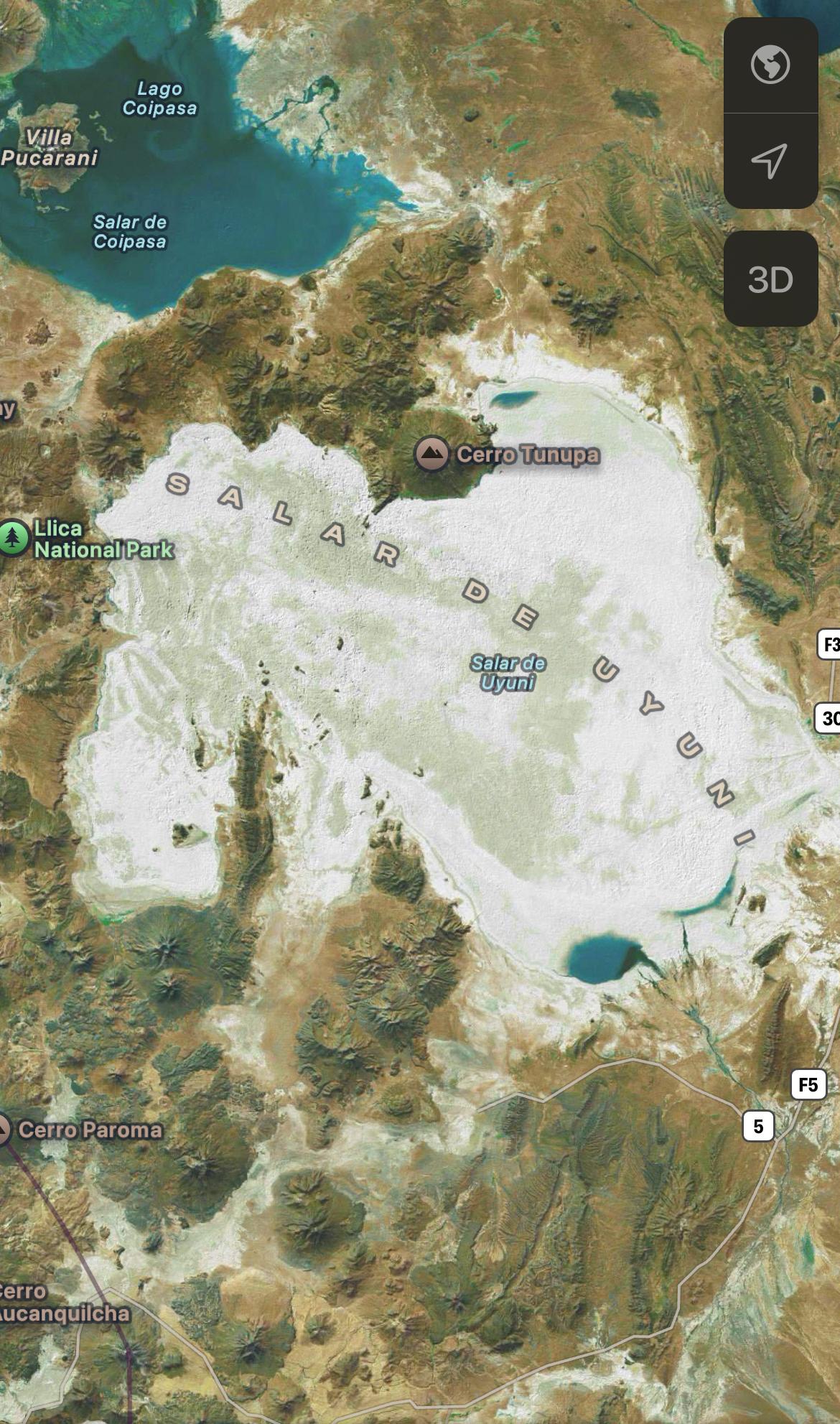Click the Villa Pucarani place label
The image size is (840, 1424).
(49, 147)
